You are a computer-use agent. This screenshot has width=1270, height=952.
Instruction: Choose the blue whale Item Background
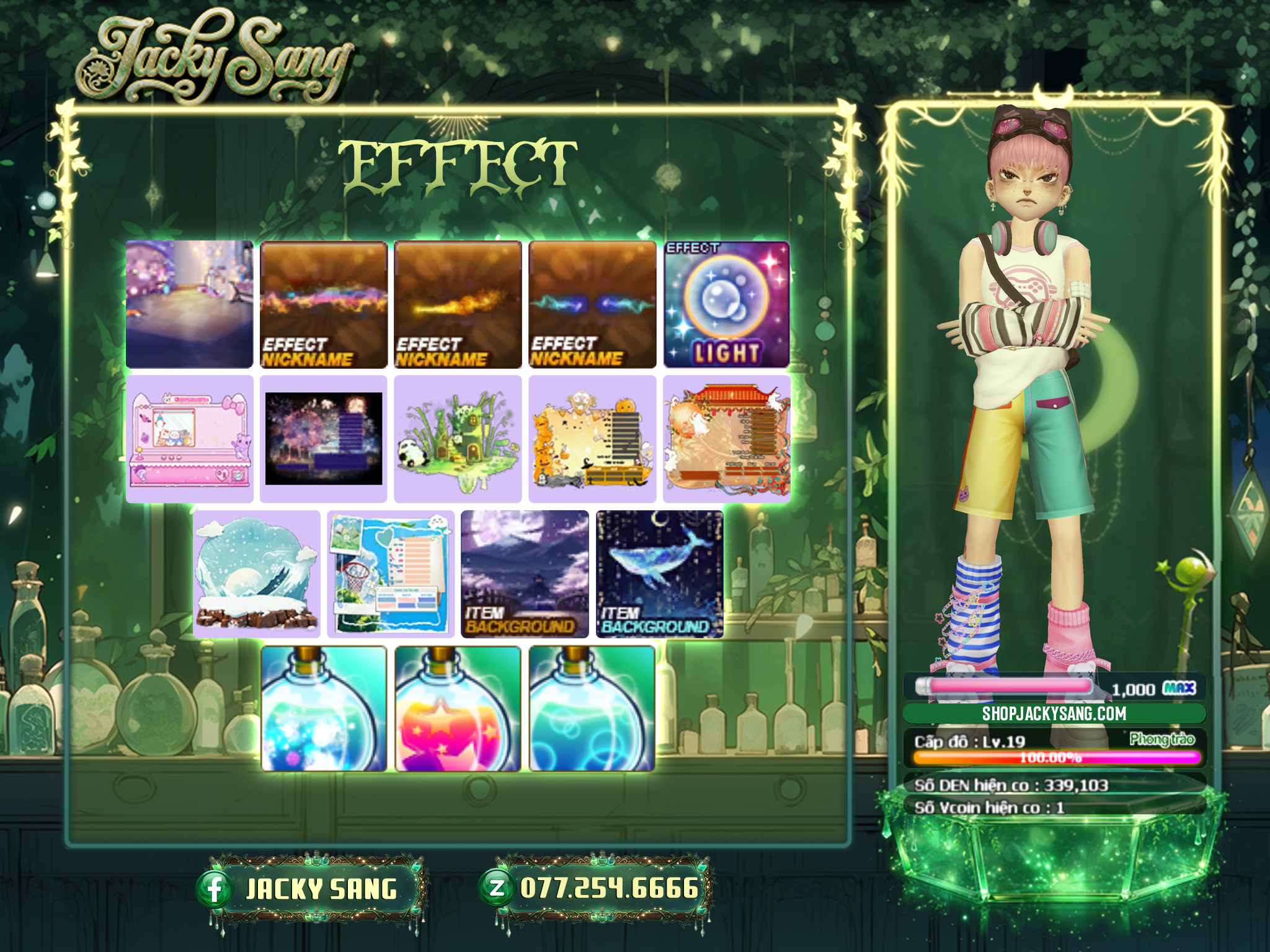659,574
